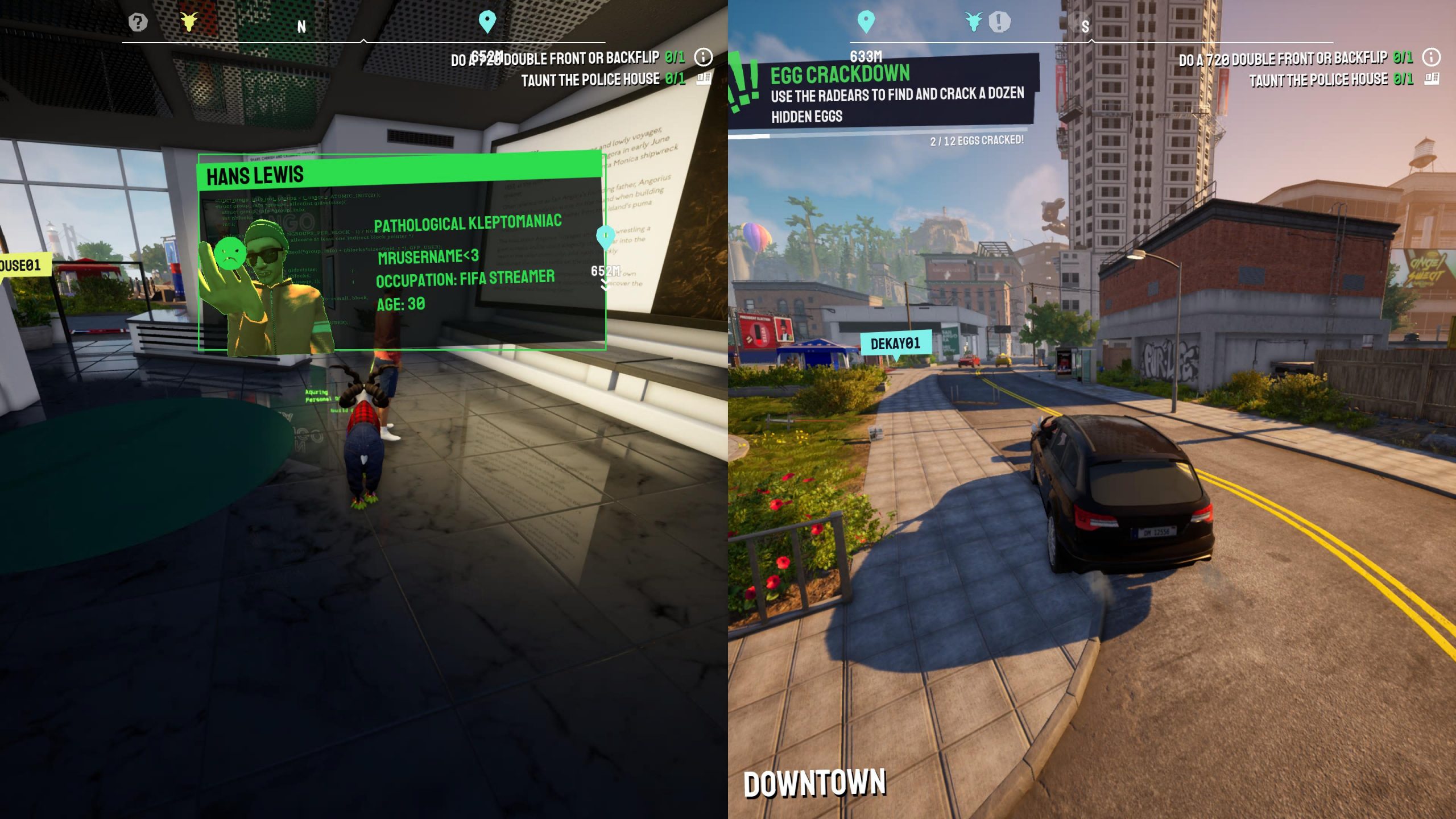Expand the chevron under the N compass marker
The width and height of the screenshot is (1456, 819).
point(364,41)
